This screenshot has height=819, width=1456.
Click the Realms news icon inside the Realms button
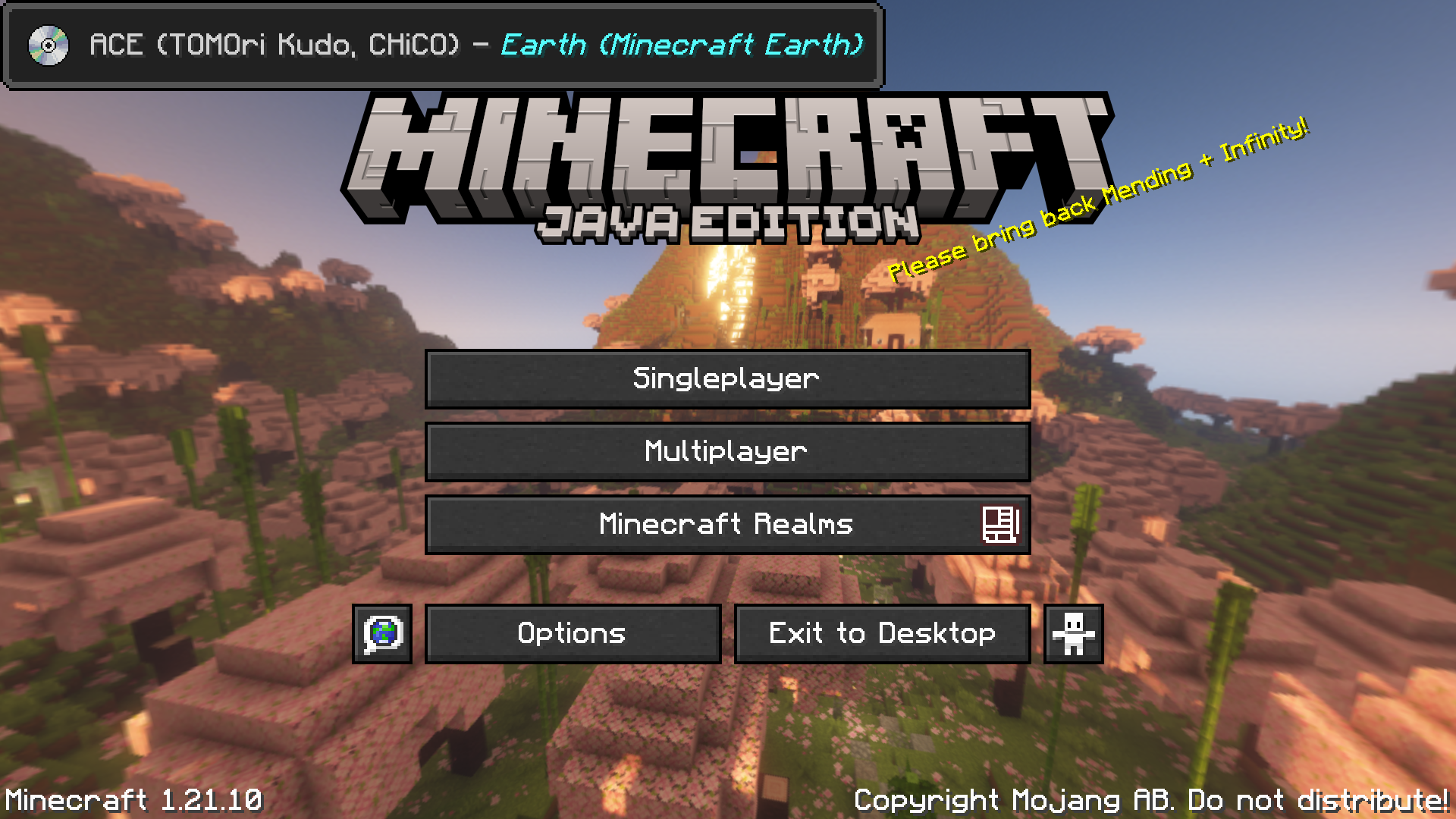[1003, 524]
